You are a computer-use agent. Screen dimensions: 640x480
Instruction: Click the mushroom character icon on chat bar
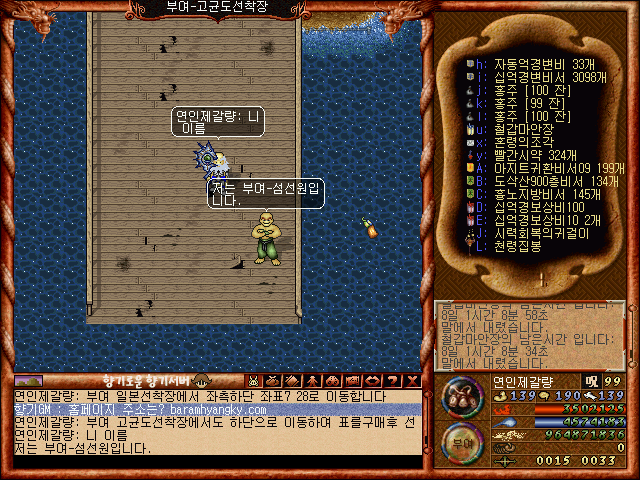click(200, 381)
